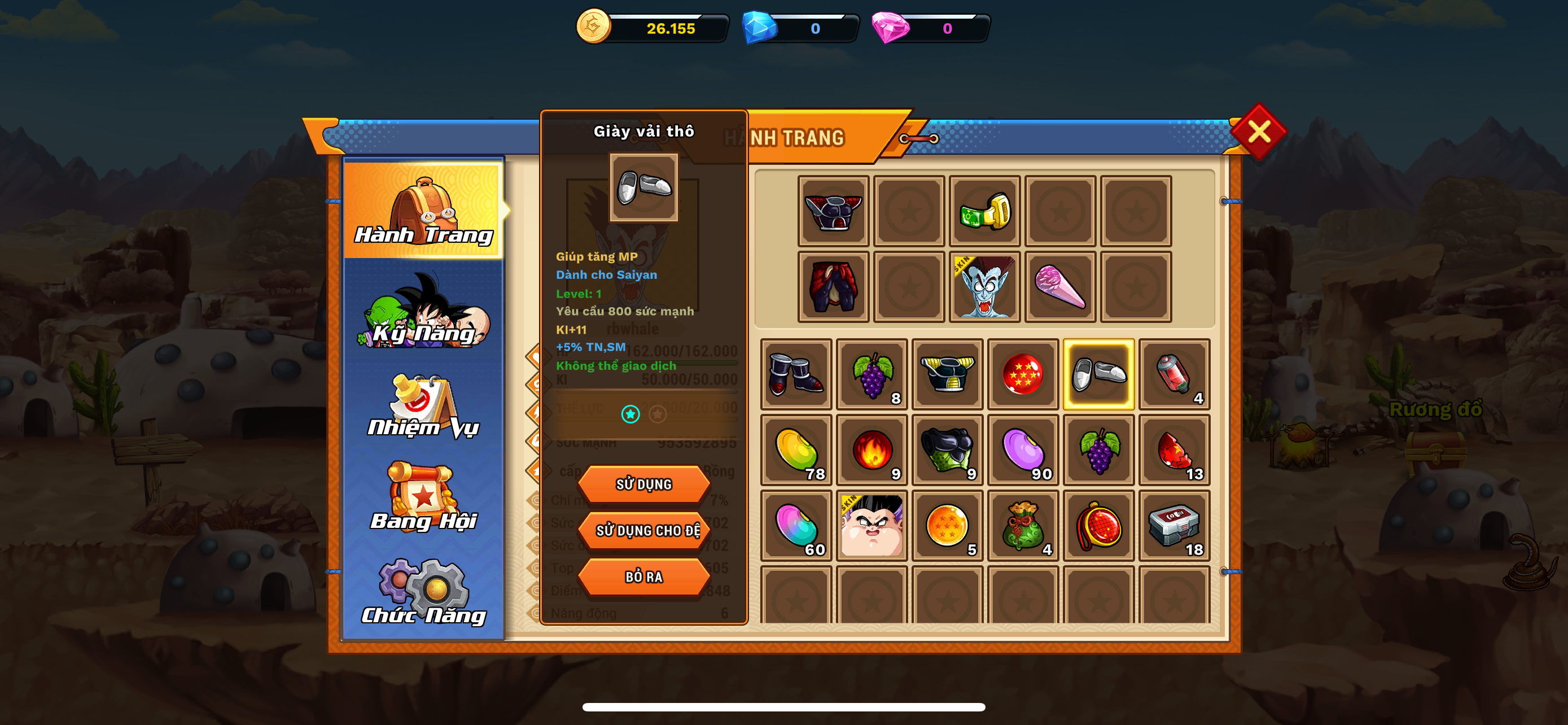Select the BỎ RA button

(x=643, y=576)
